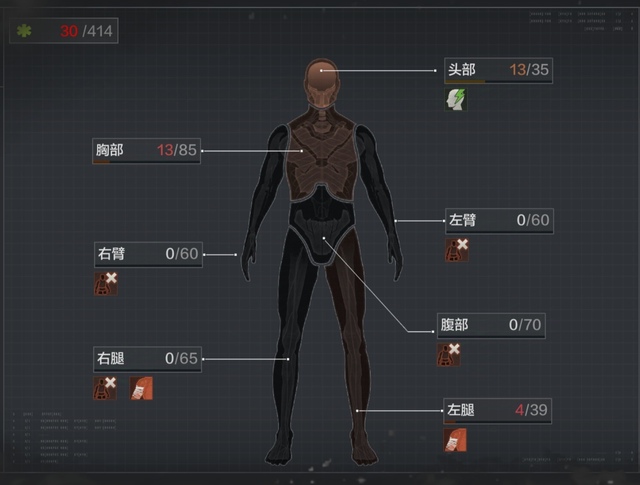Image resolution: width=640 pixels, height=485 pixels.
Task: Select the 胸部 chest health panel
Action: pos(146,151)
